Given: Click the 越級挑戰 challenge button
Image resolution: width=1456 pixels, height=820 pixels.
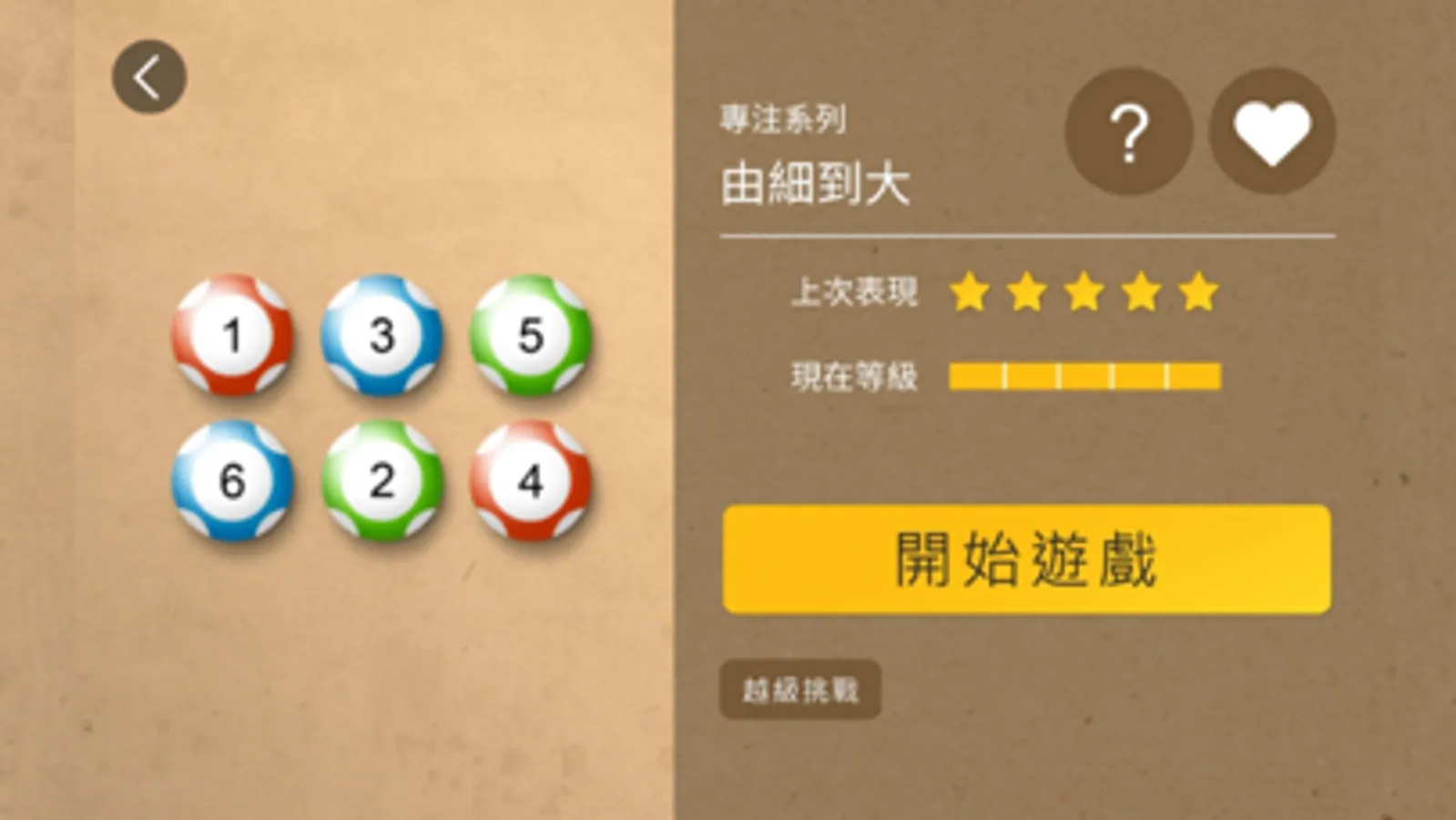Looking at the screenshot, I should click(x=799, y=690).
